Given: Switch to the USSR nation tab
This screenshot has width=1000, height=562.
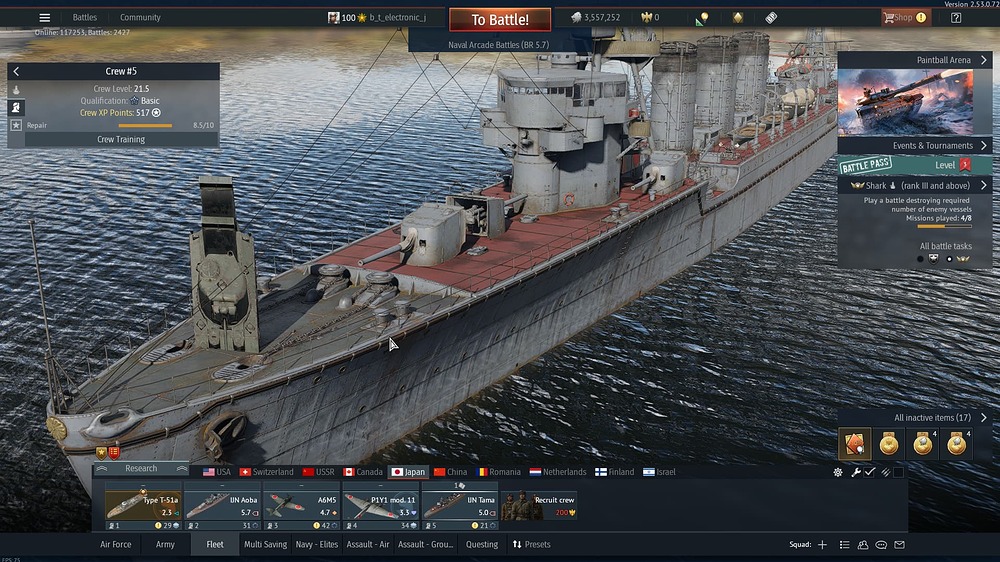Looking at the screenshot, I should 319,472.
